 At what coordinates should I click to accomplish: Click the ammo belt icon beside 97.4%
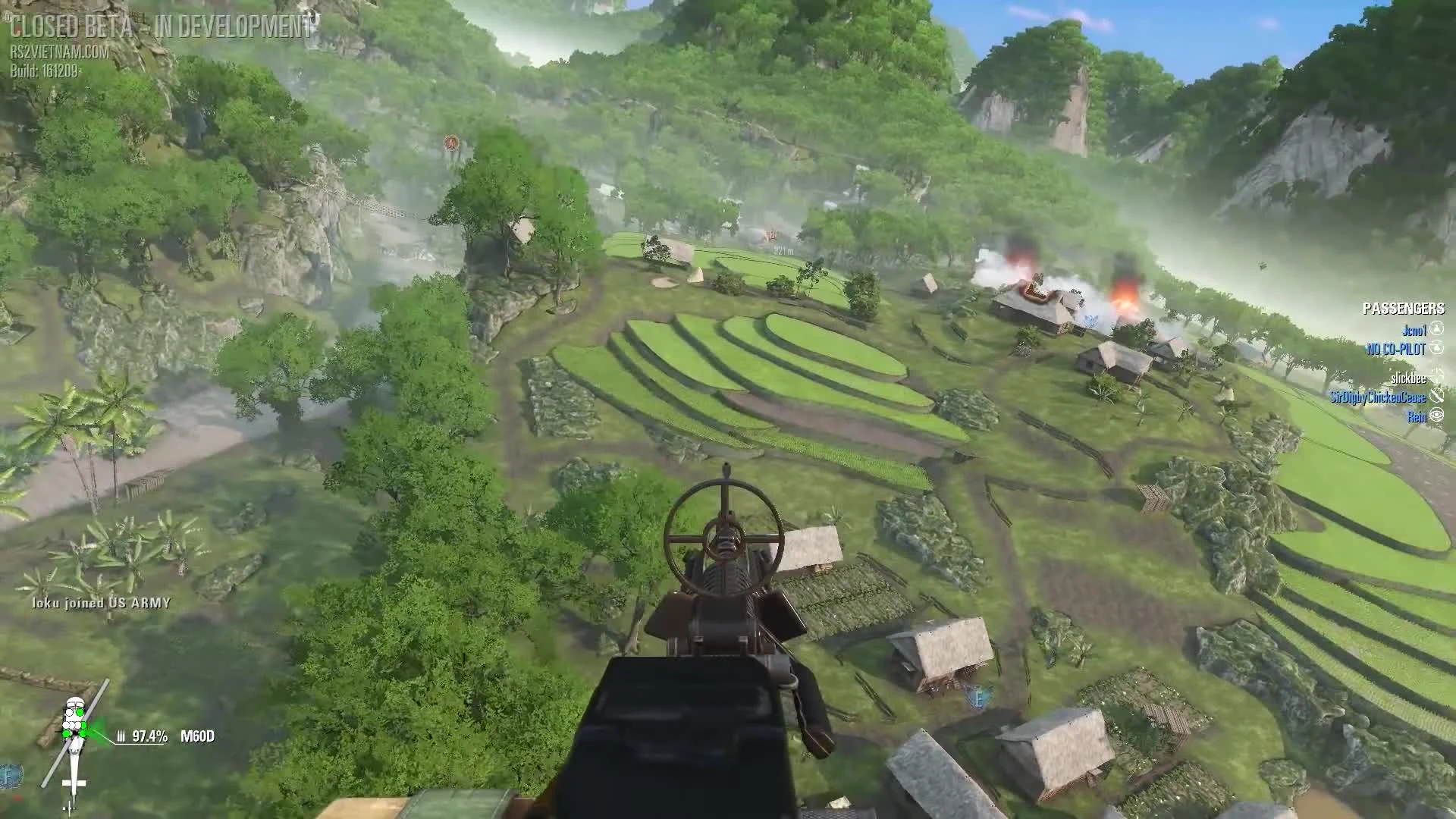point(121,736)
